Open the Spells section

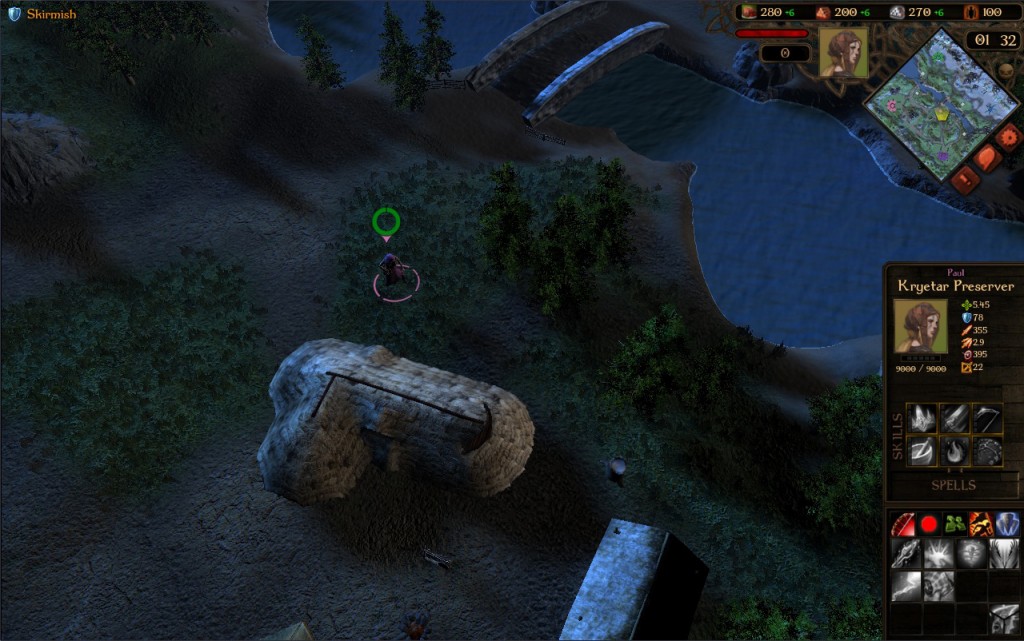tap(953, 485)
